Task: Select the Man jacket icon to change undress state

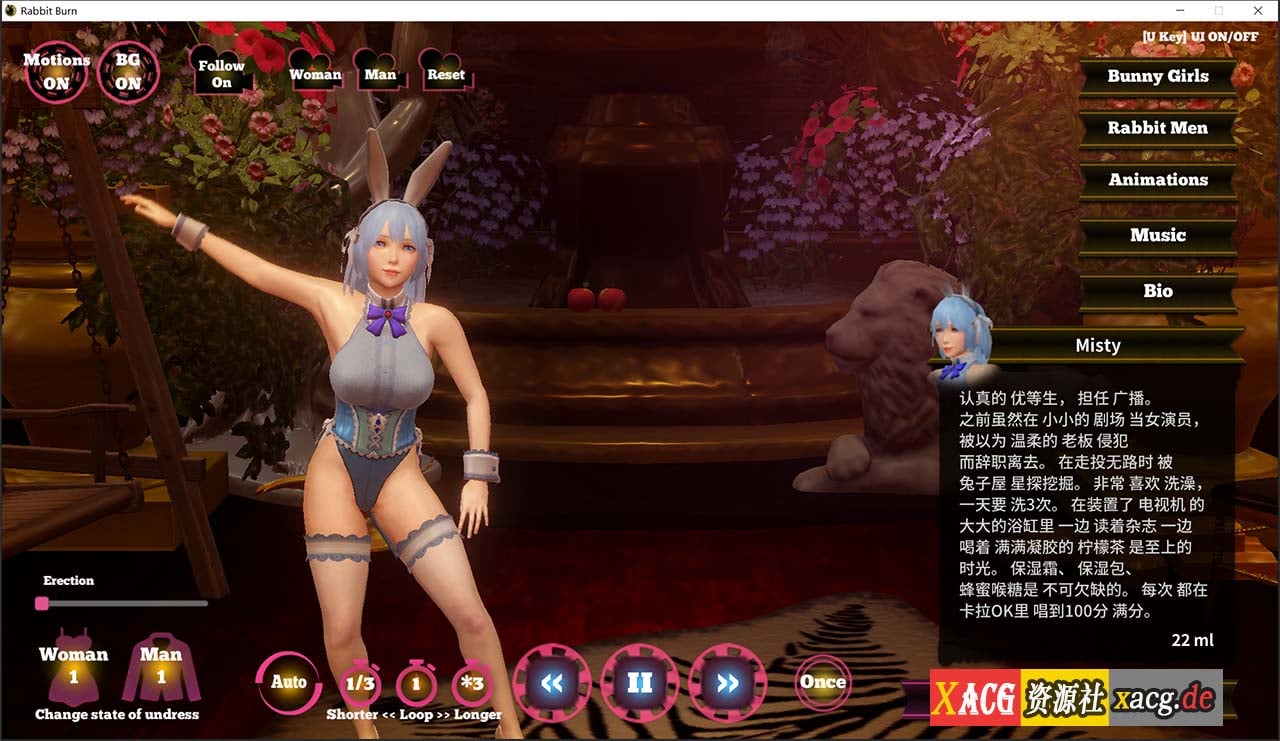Action: click(x=161, y=674)
